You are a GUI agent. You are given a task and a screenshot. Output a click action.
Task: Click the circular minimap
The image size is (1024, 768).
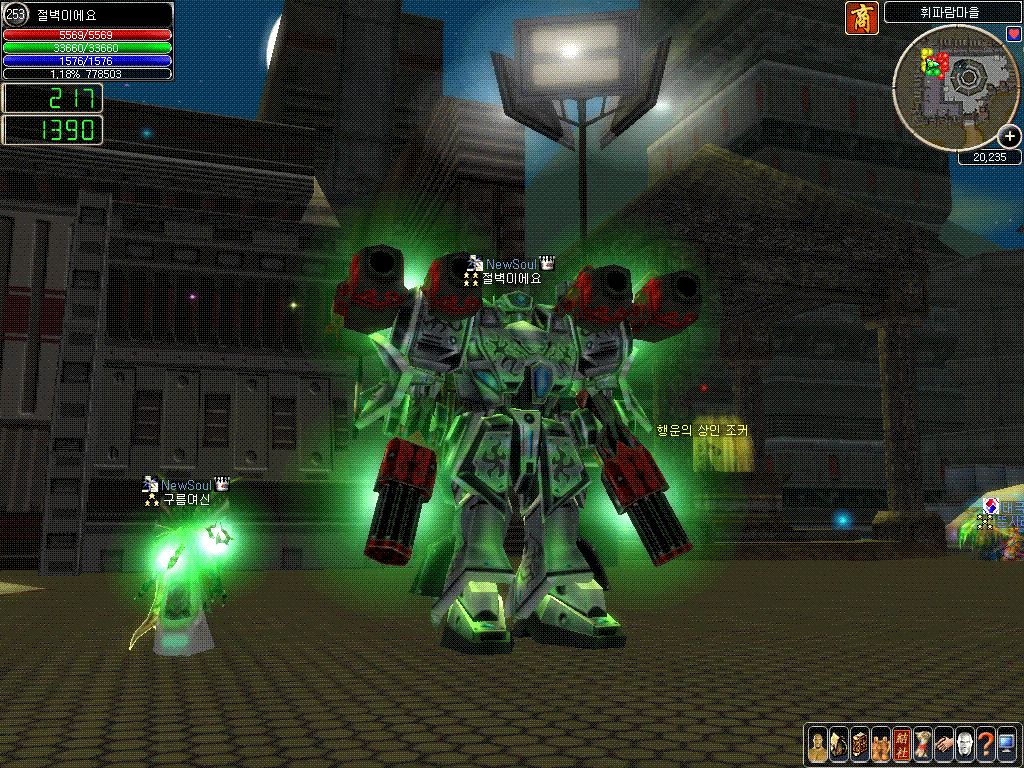(x=956, y=87)
